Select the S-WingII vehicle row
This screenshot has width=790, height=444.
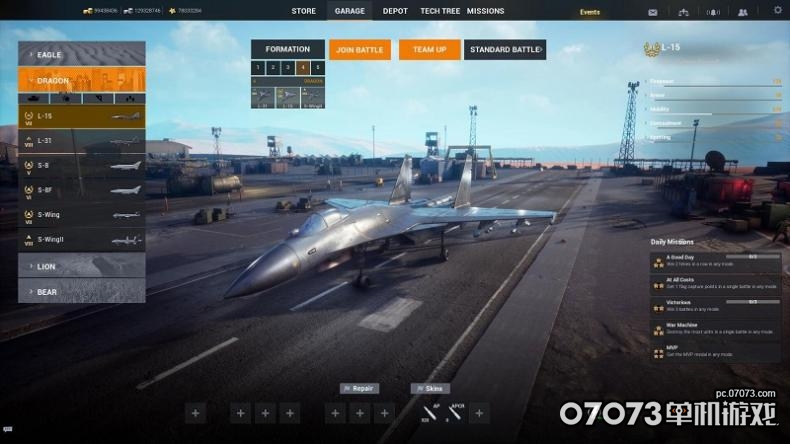pos(81,239)
